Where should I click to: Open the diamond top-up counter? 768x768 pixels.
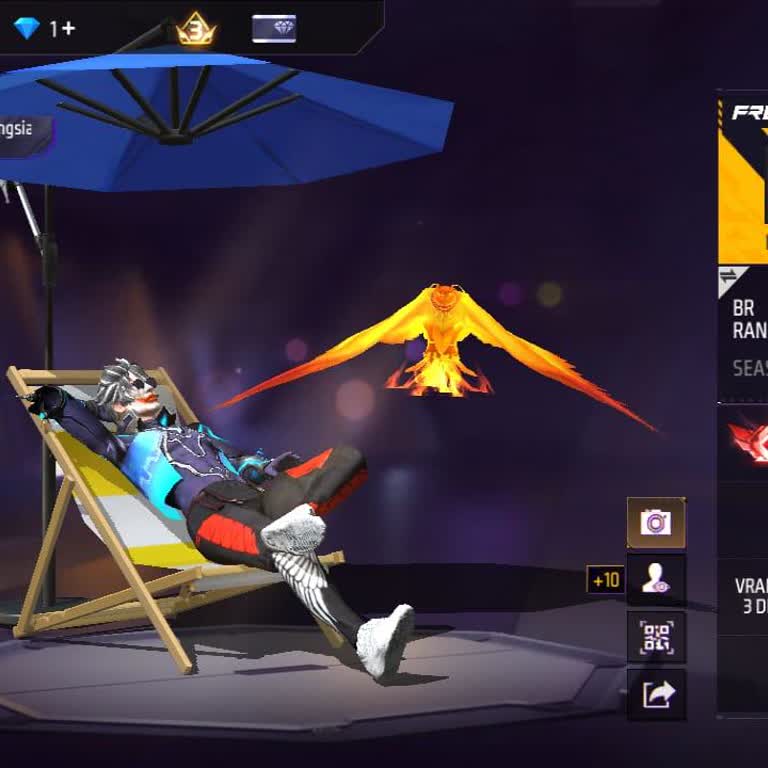(45, 28)
